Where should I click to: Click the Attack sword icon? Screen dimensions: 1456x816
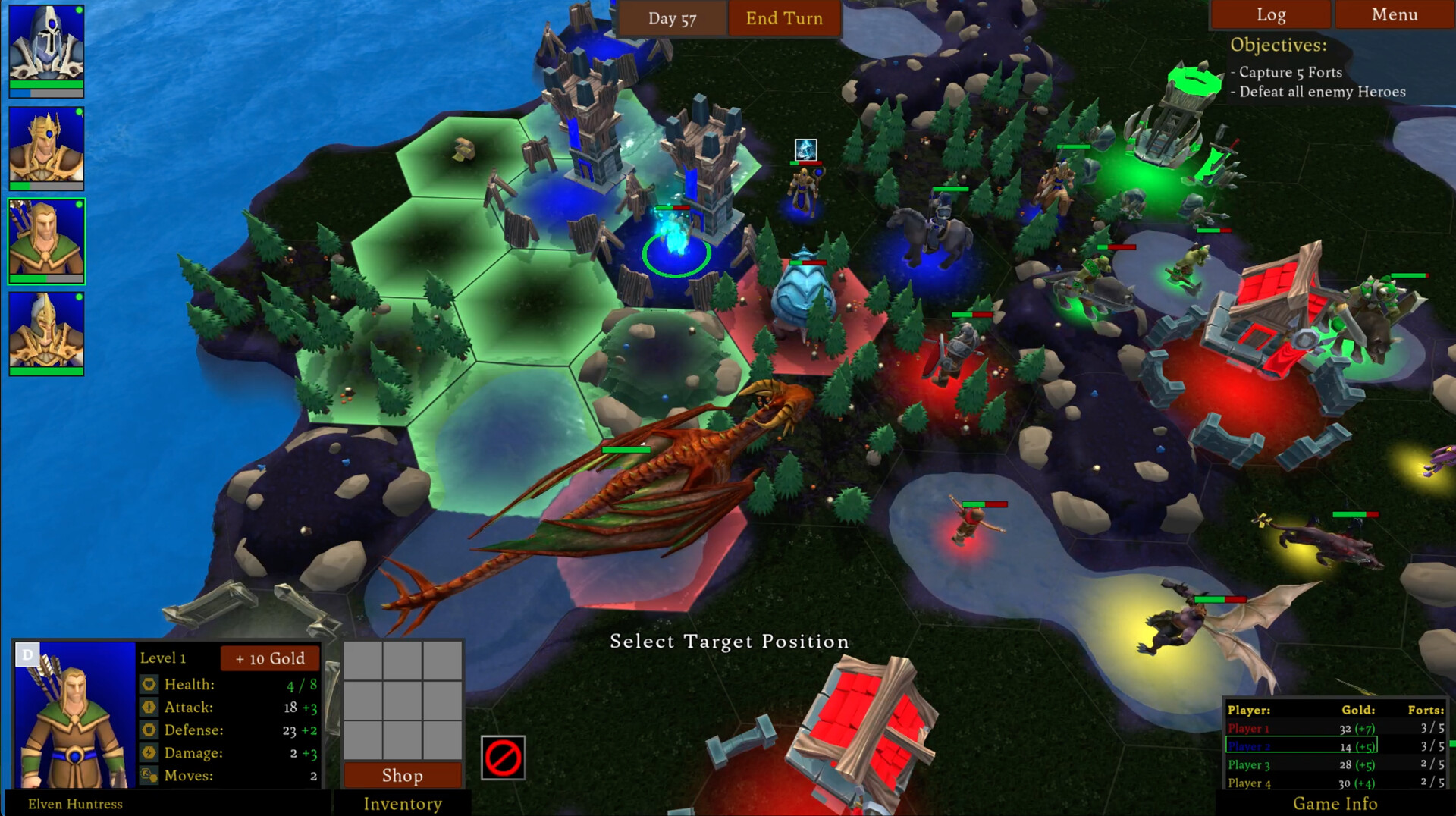click(x=149, y=707)
